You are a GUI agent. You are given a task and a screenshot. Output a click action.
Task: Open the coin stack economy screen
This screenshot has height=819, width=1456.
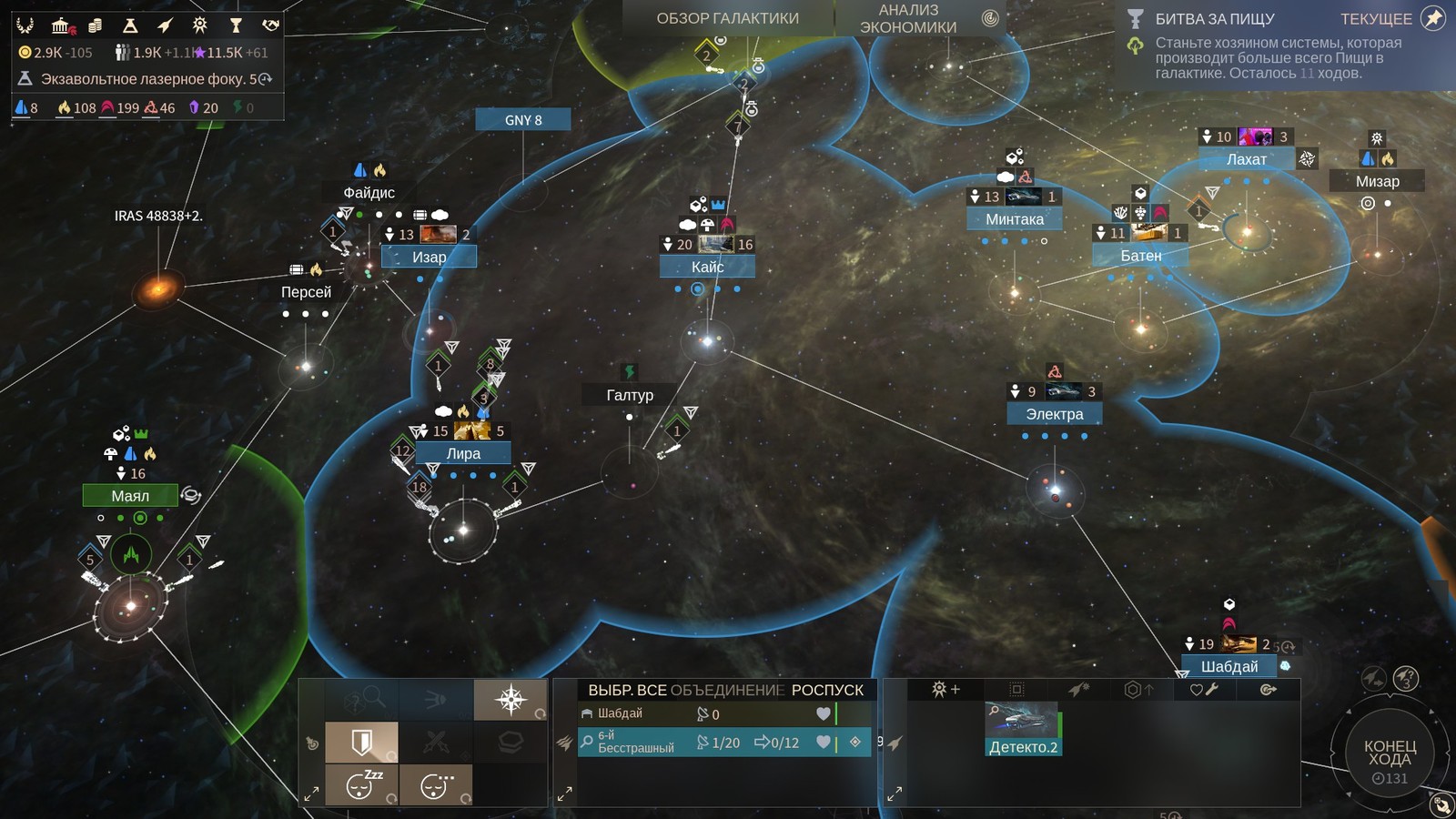click(95, 25)
